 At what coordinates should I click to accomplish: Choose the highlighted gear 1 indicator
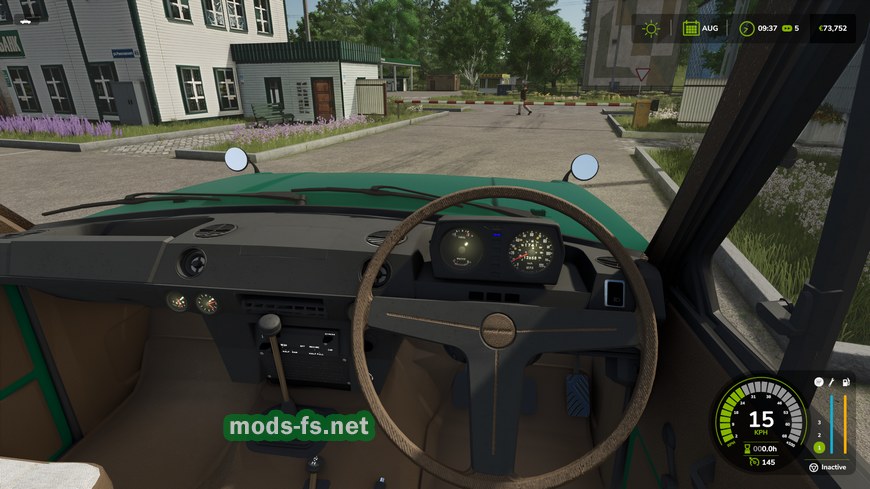coord(817,446)
